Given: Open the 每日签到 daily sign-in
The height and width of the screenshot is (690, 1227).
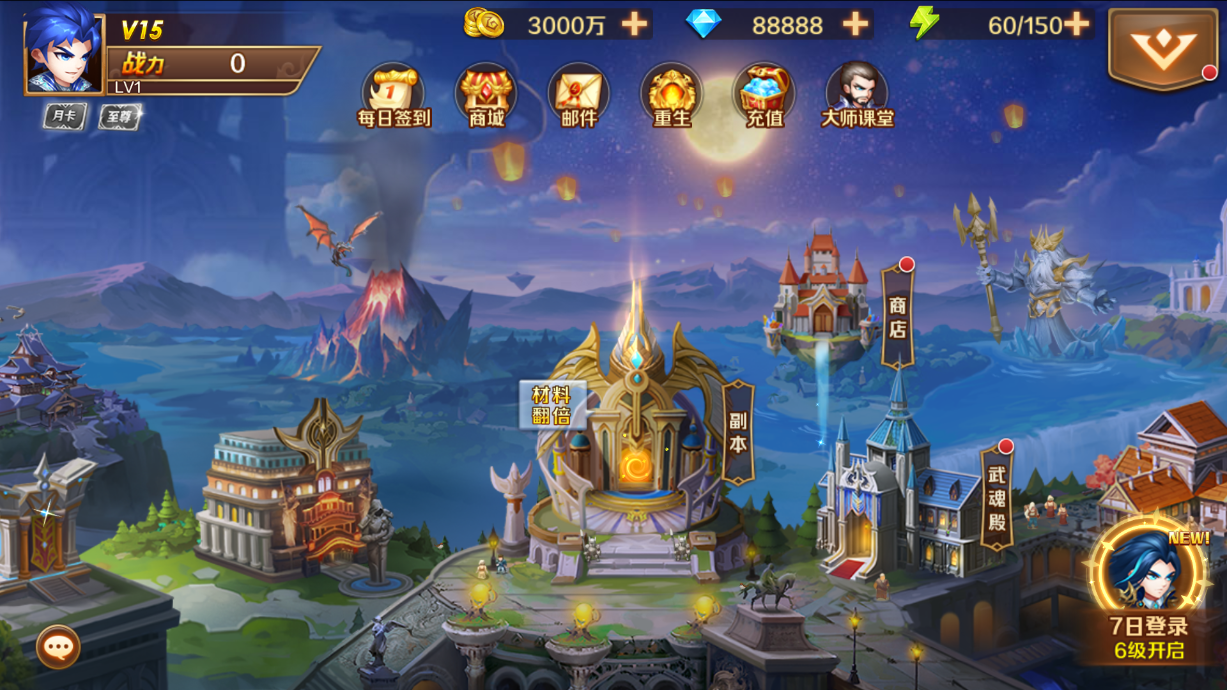Looking at the screenshot, I should tap(394, 96).
